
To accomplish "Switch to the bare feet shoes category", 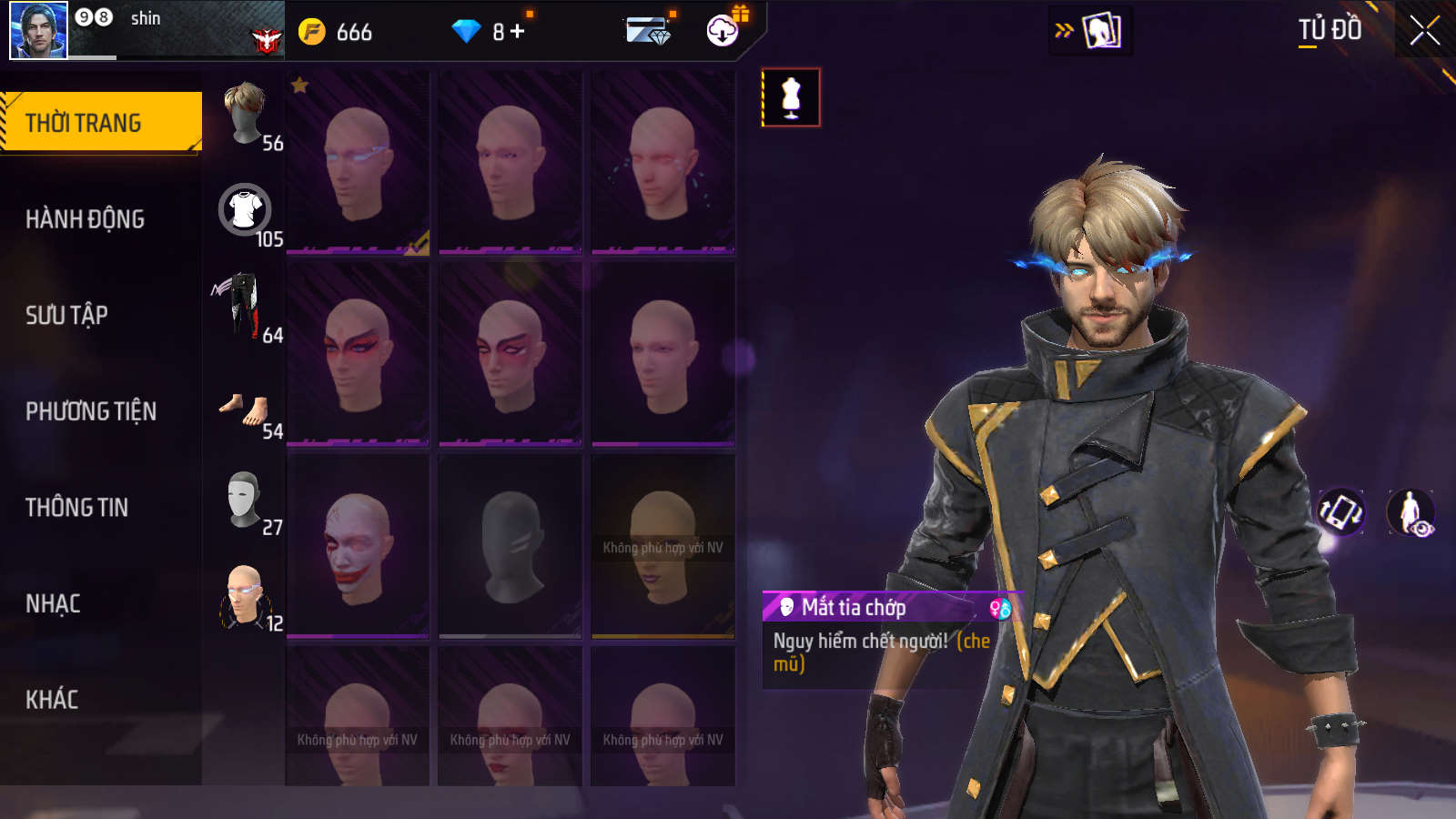I will point(244,409).
